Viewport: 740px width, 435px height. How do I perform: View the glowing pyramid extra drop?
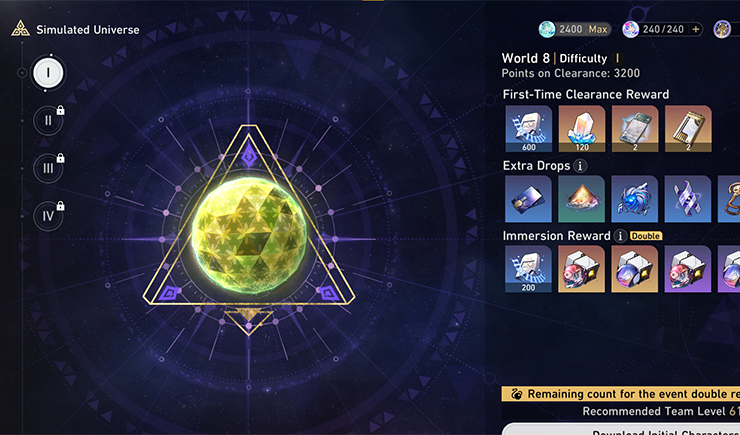click(x=581, y=199)
